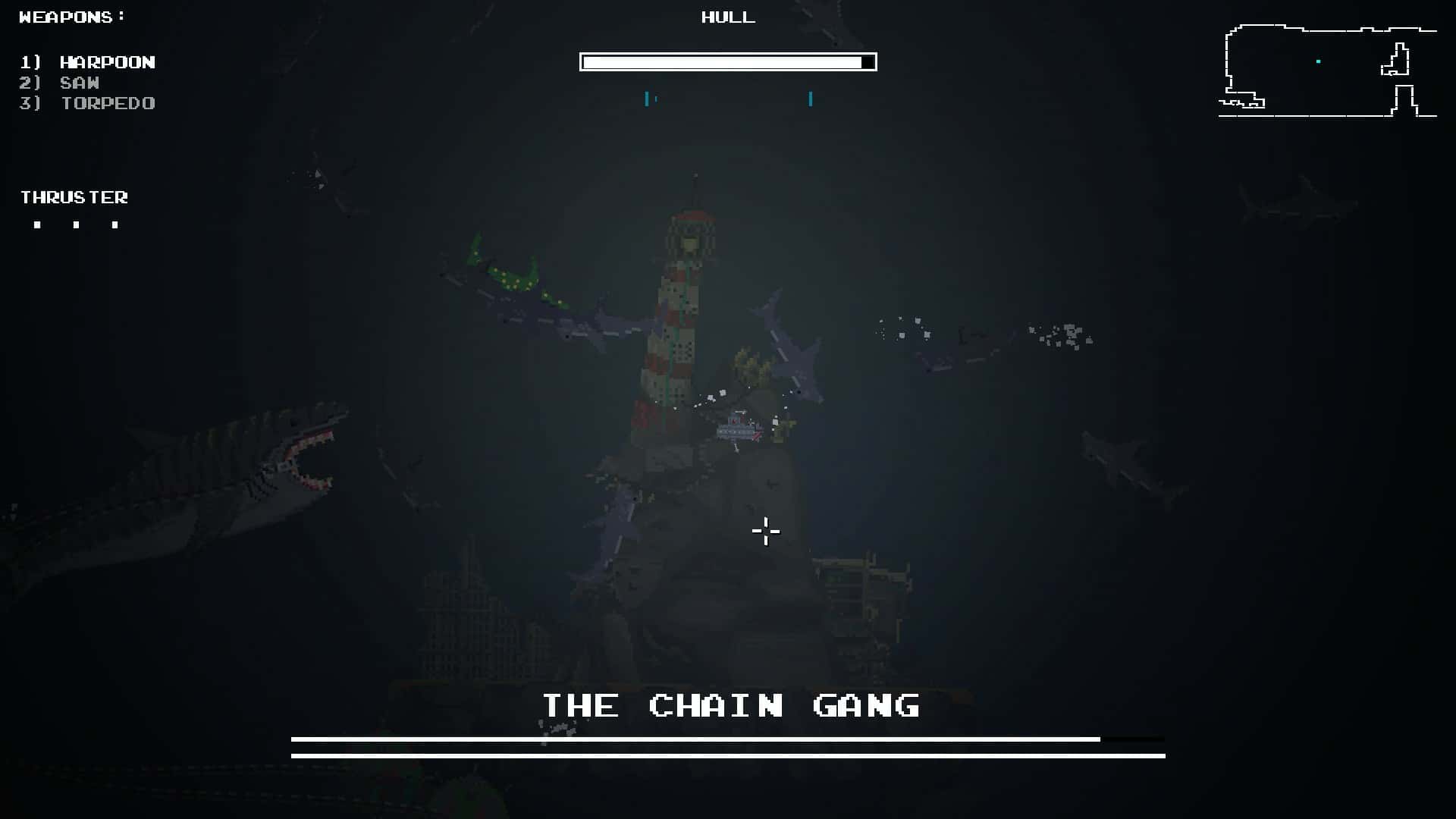Select the Harpoon weapon

[108, 62]
